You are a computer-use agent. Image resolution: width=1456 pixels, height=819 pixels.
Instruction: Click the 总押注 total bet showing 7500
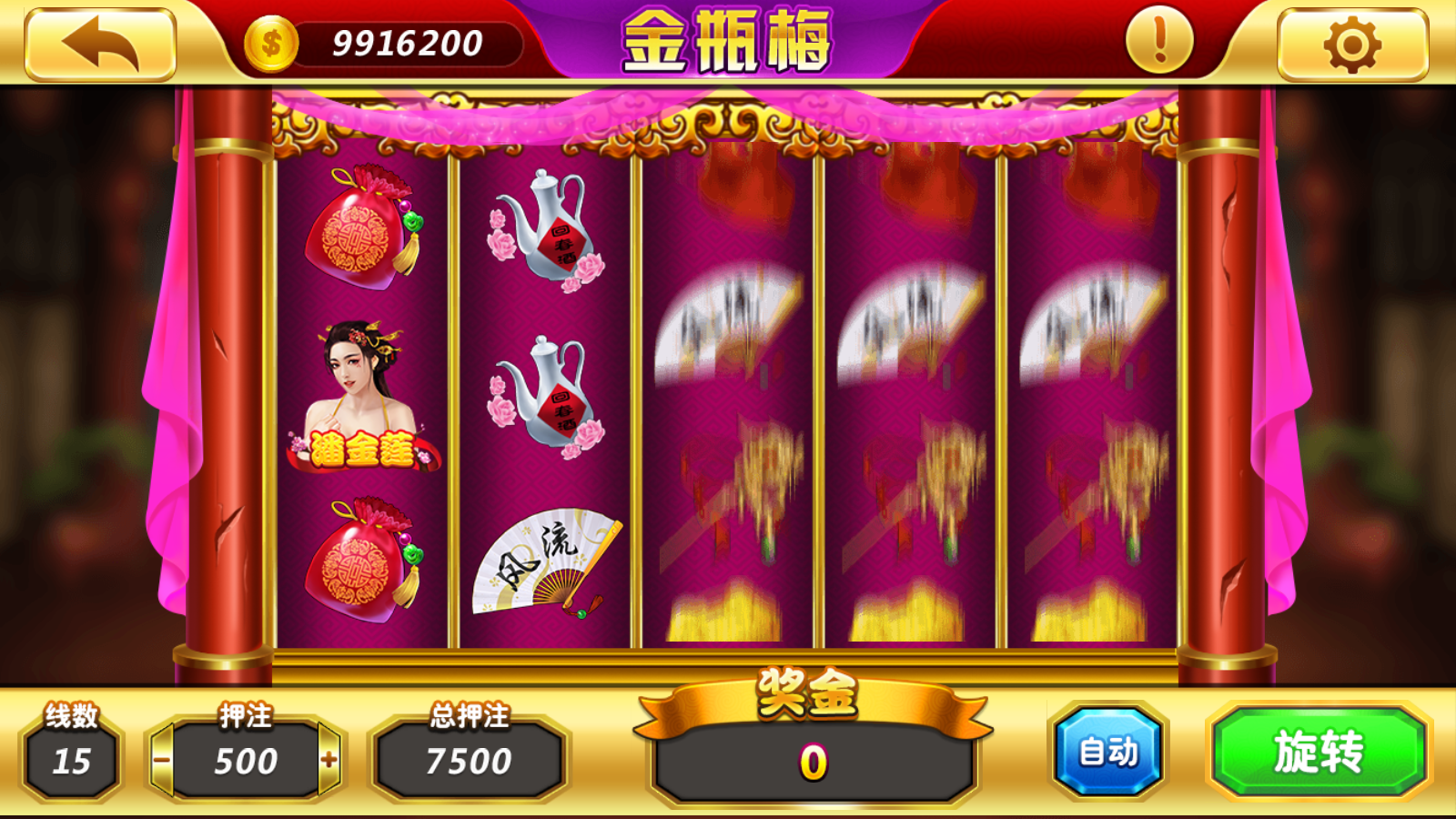tap(464, 763)
